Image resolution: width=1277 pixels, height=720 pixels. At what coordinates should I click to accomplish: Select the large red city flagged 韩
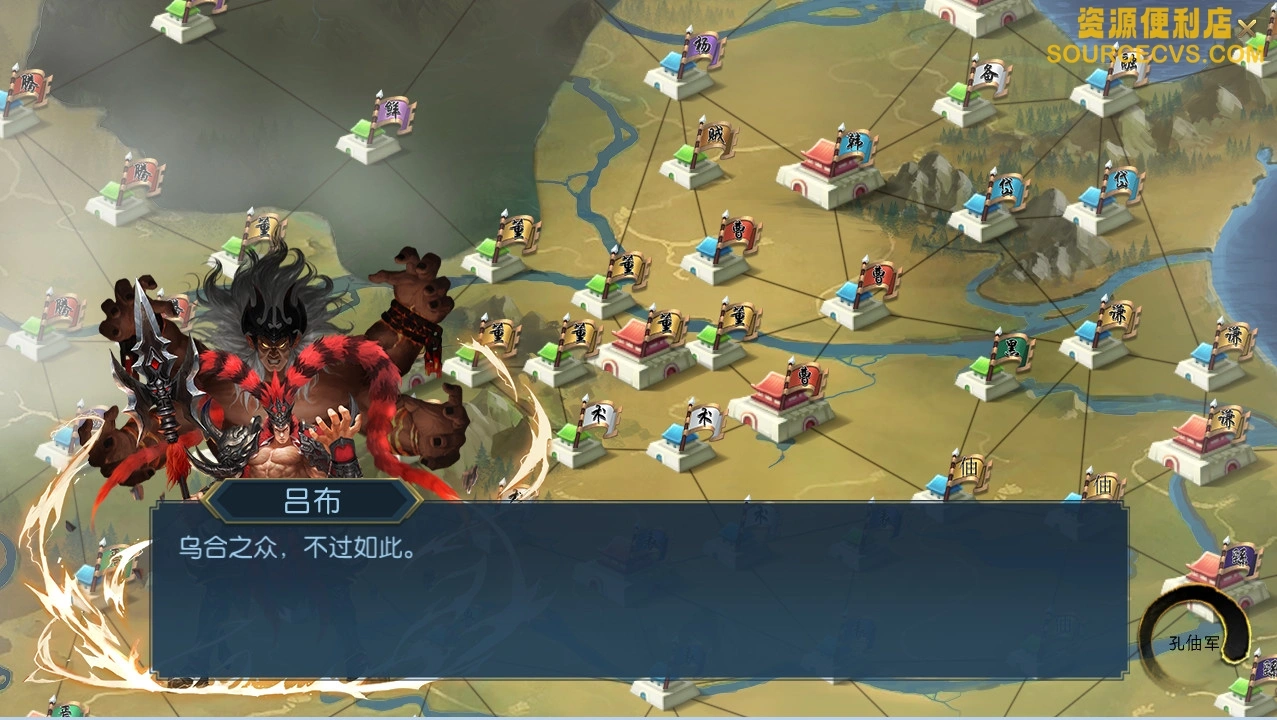click(x=830, y=174)
